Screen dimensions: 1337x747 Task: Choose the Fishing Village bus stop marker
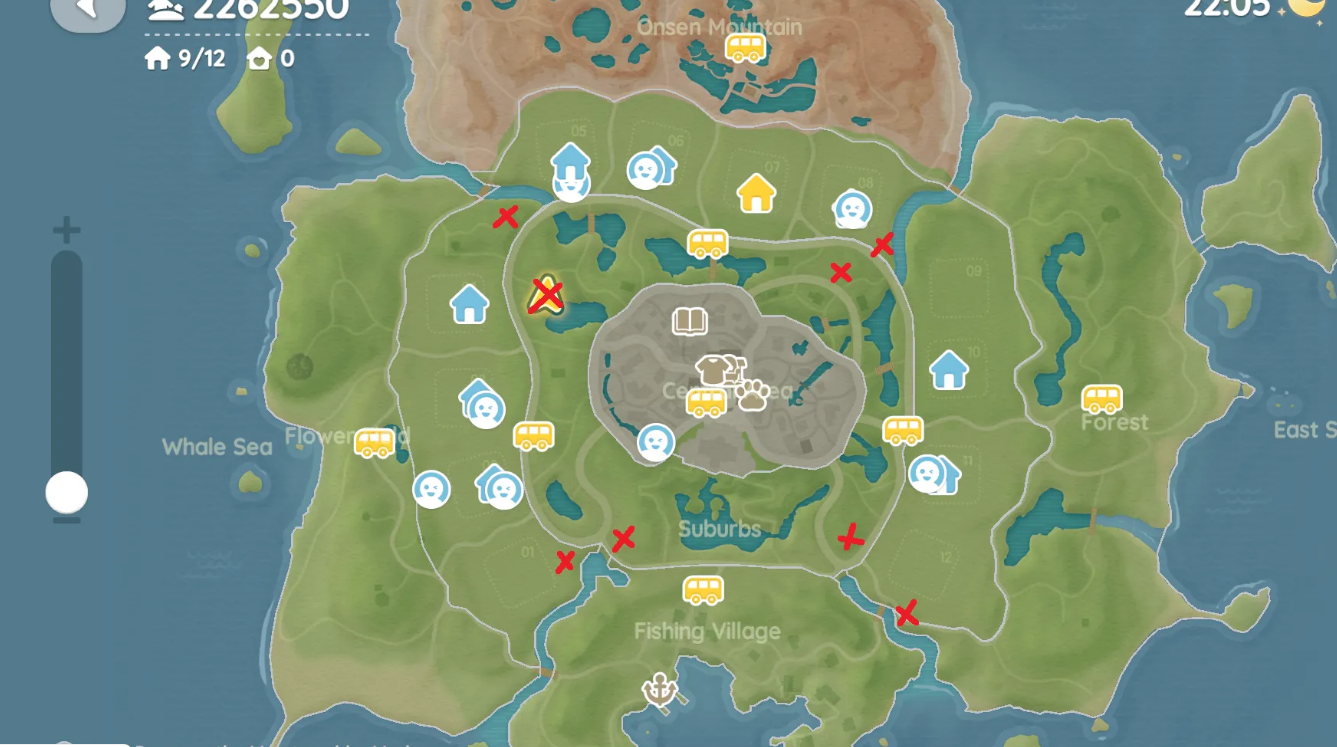(703, 590)
